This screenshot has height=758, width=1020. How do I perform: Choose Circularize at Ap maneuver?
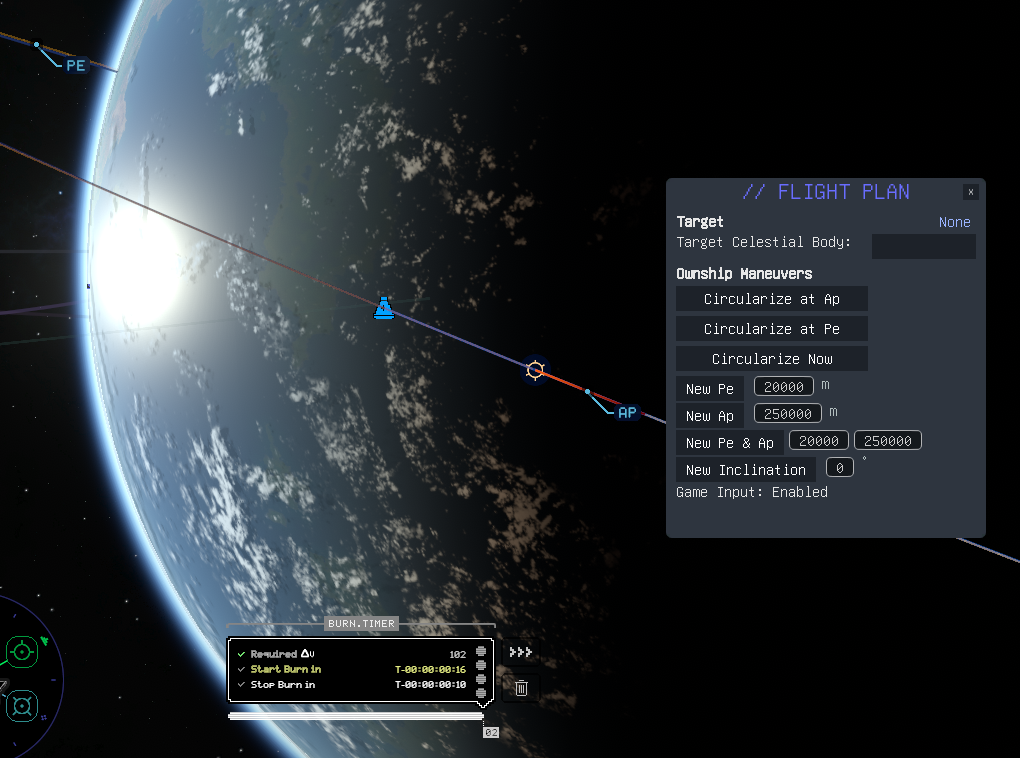[771, 299]
